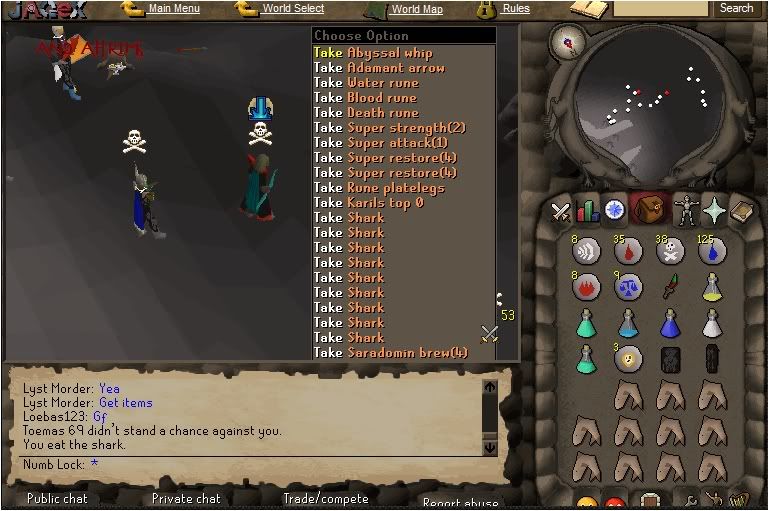This screenshot has width=768, height=511.
Task: Switch to the combat styles tab
Action: (560, 211)
